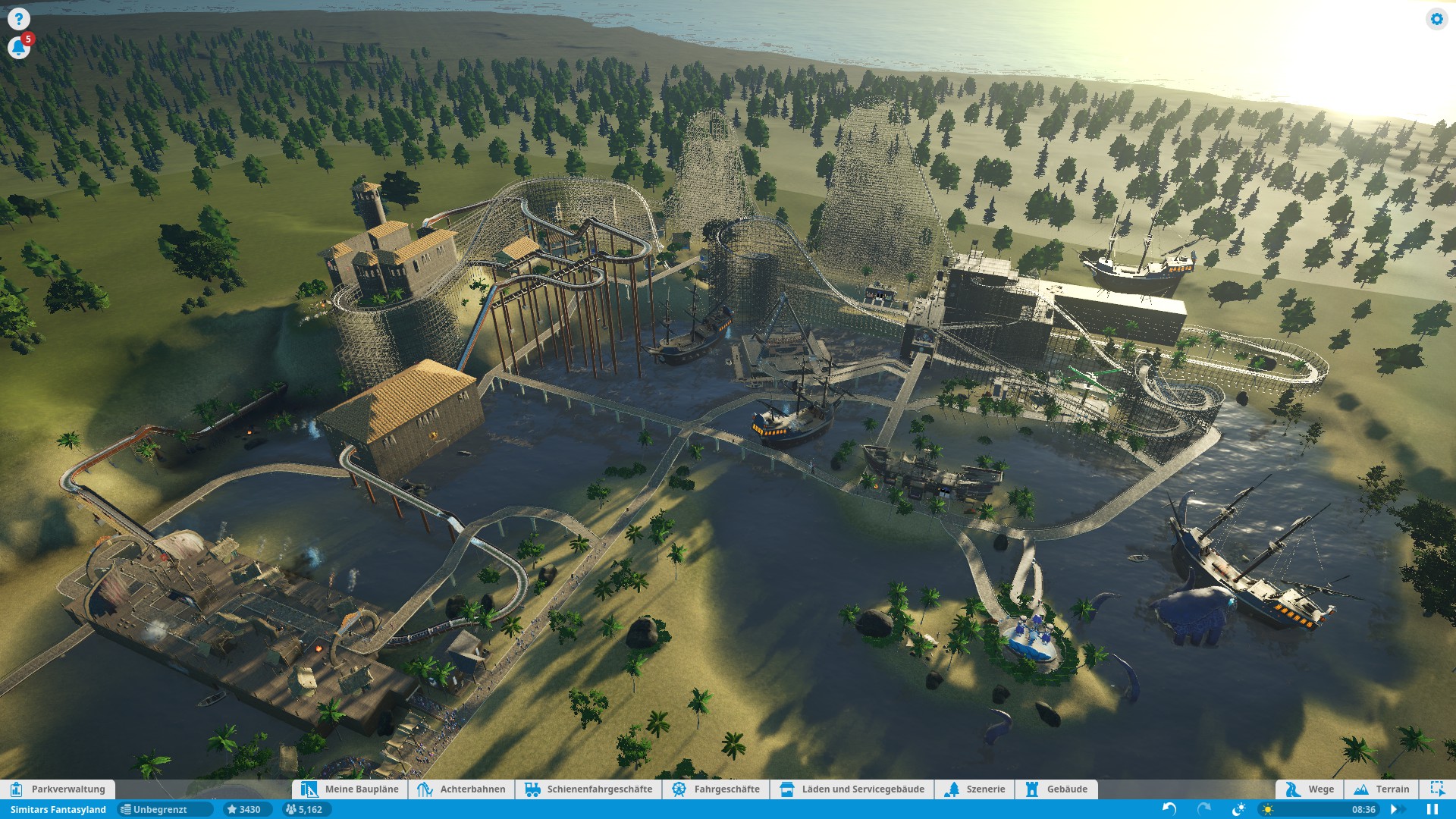Switch to the Szenerie tab

coord(974,789)
